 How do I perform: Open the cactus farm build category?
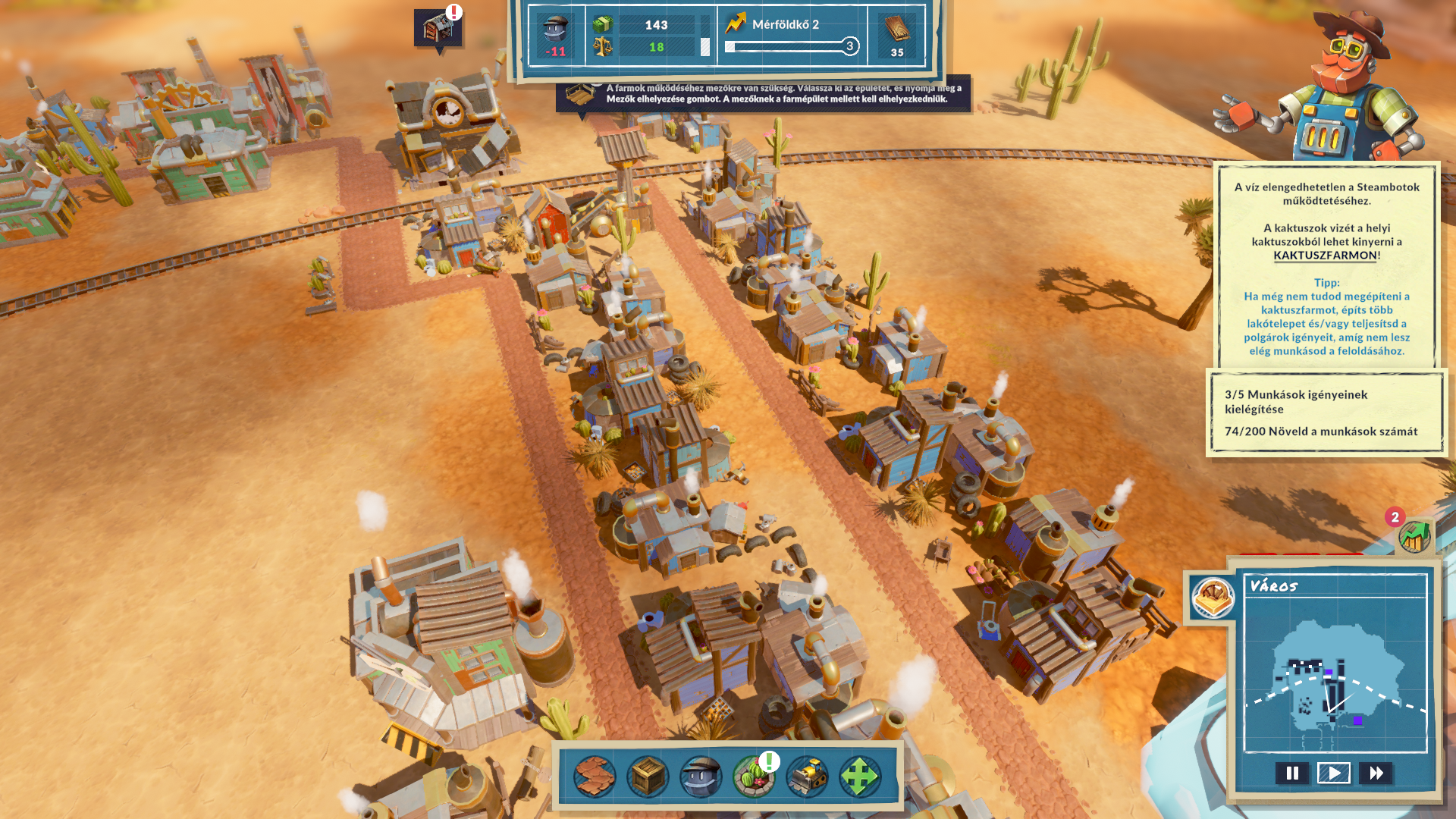(x=753, y=776)
